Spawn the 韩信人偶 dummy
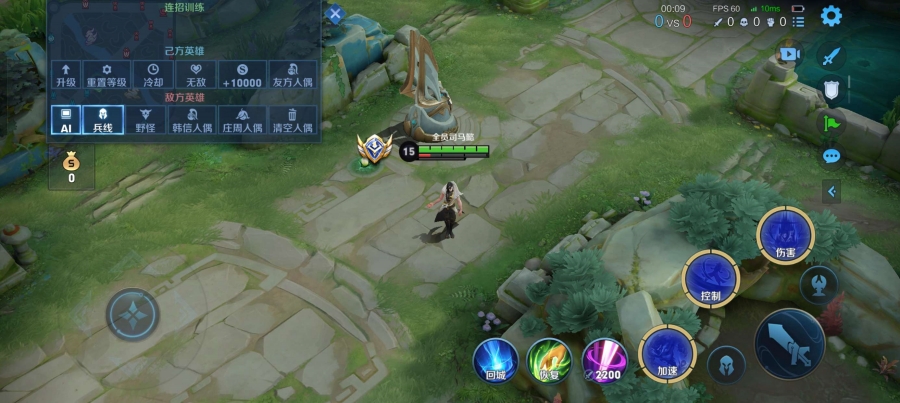 pos(193,120)
